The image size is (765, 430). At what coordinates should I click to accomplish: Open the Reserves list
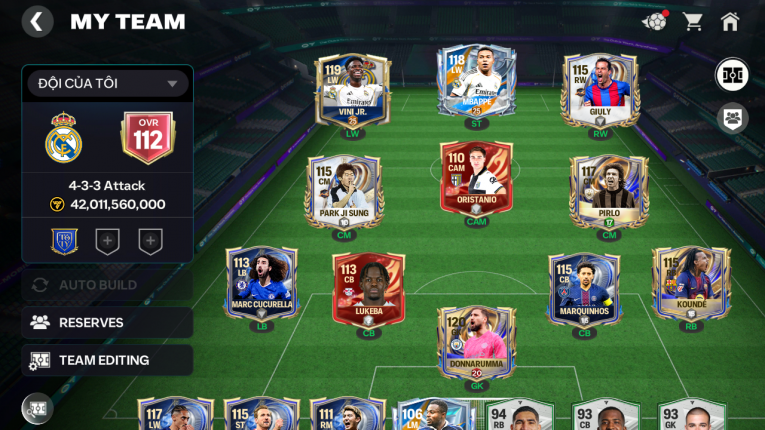point(107,322)
